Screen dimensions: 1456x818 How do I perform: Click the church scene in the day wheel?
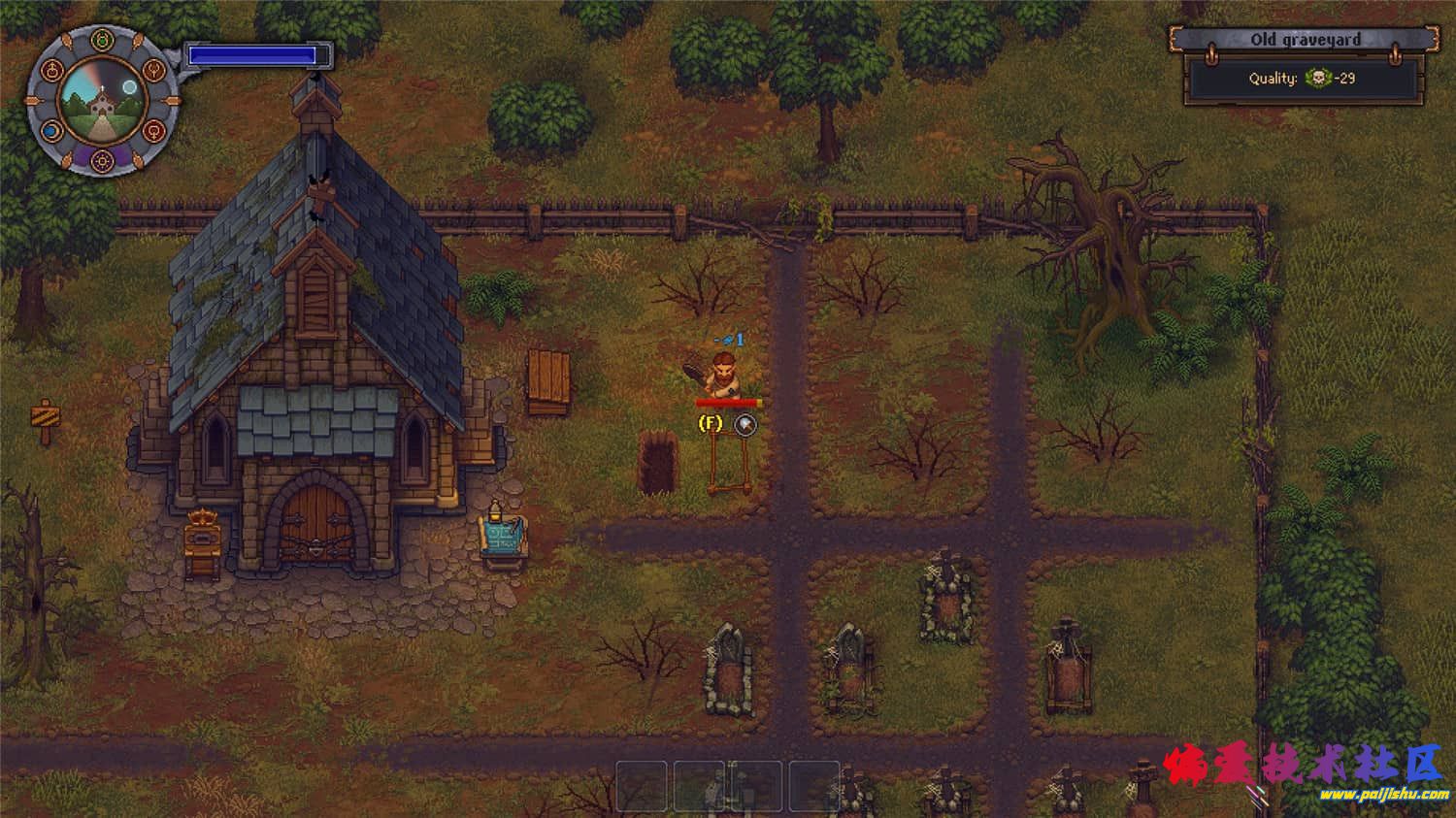[x=102, y=100]
